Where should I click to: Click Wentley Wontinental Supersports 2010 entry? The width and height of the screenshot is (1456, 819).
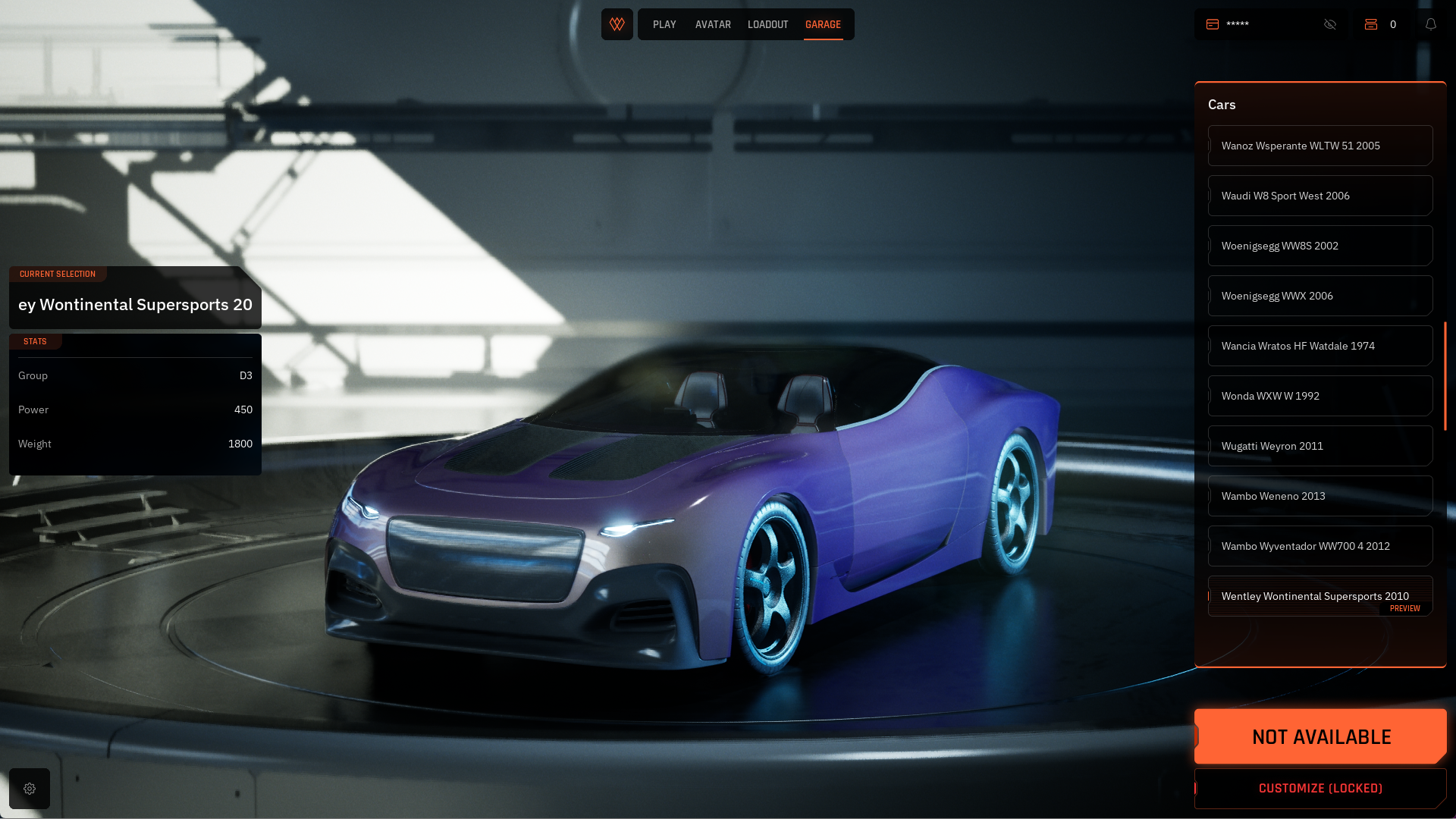pos(1320,596)
